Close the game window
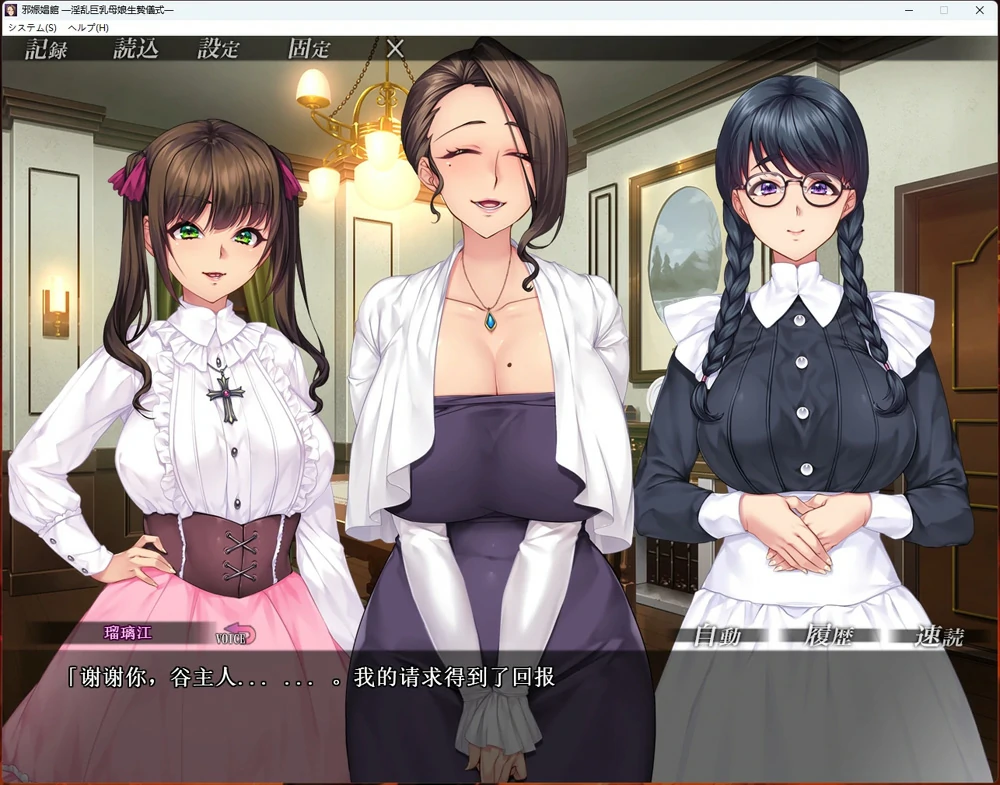Image resolution: width=1000 pixels, height=785 pixels. [x=979, y=10]
